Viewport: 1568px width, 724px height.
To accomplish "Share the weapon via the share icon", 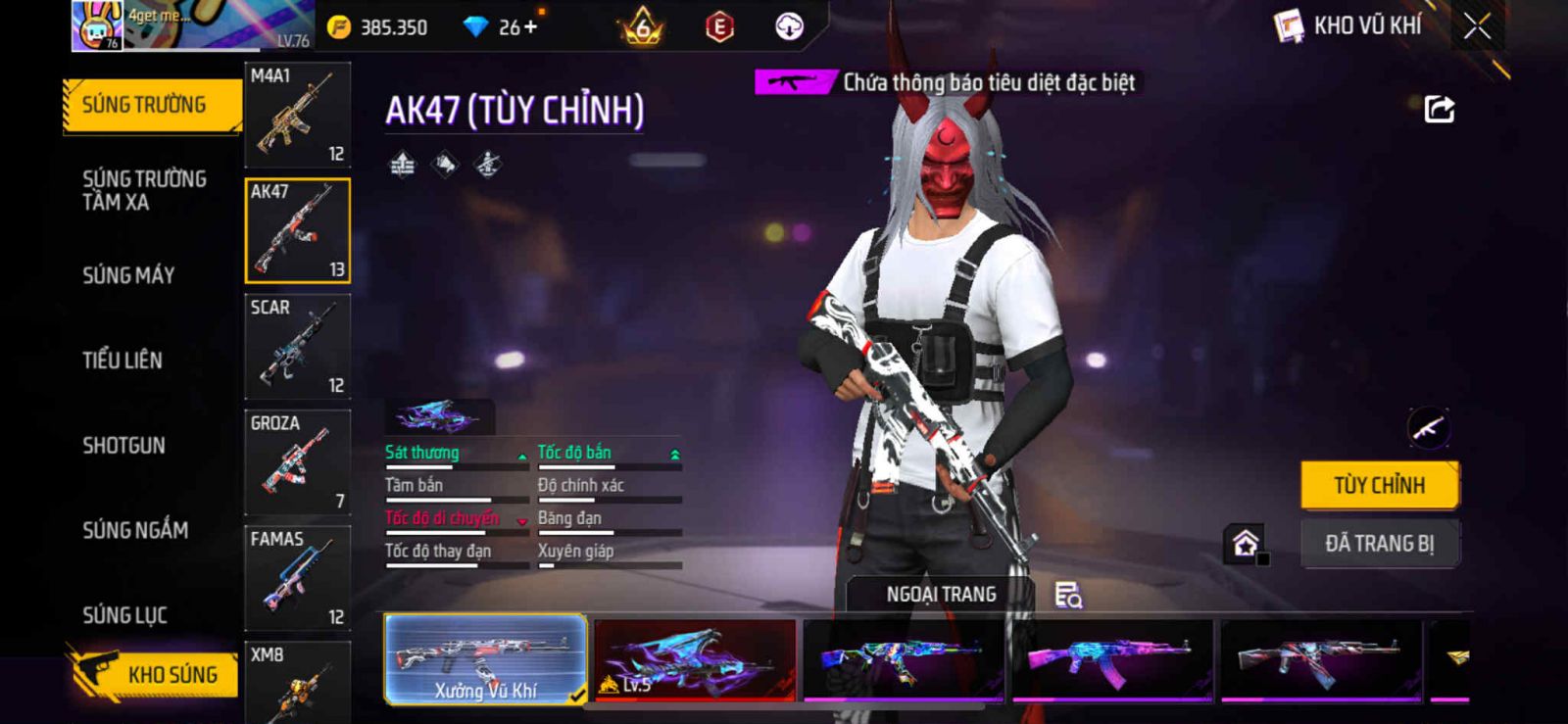I will pyautogui.click(x=1439, y=109).
